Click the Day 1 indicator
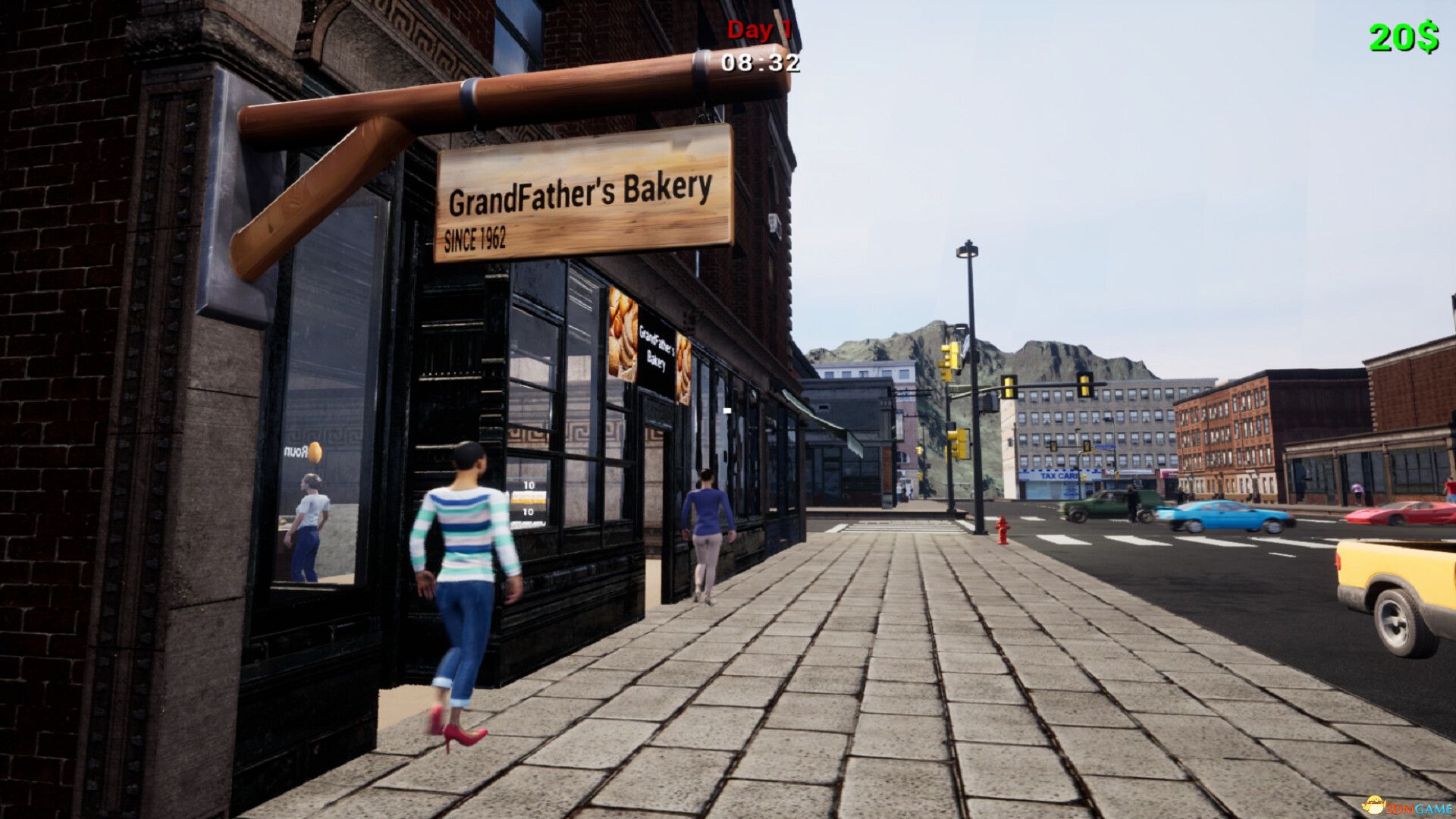 click(x=758, y=31)
